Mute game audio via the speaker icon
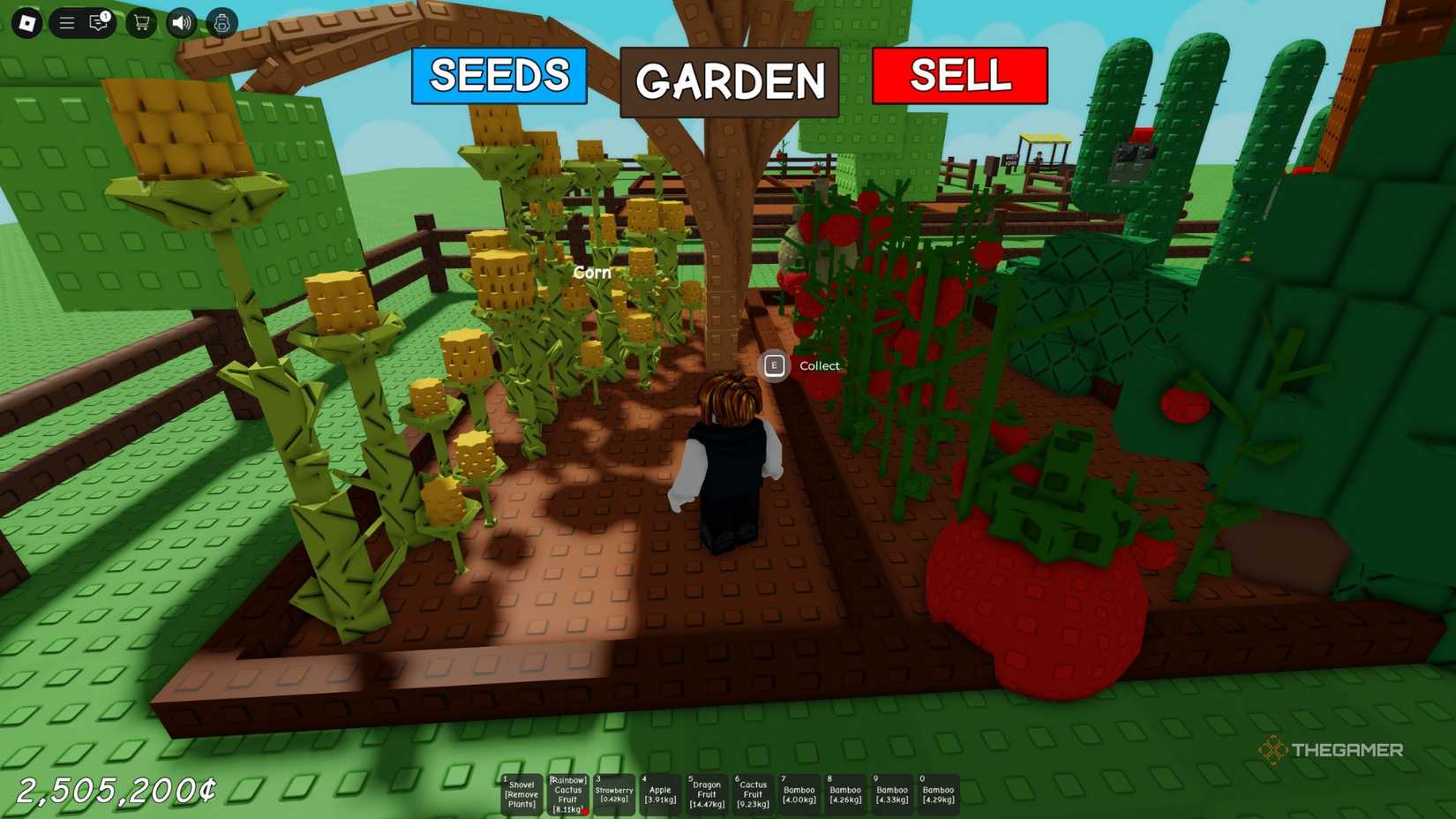1456x819 pixels. (x=181, y=23)
